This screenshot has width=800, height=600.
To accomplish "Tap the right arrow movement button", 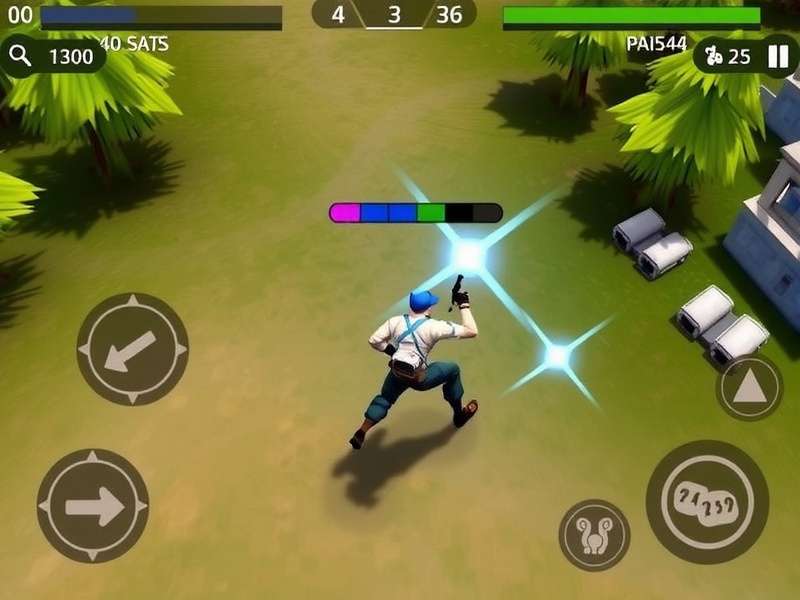I will point(93,506).
